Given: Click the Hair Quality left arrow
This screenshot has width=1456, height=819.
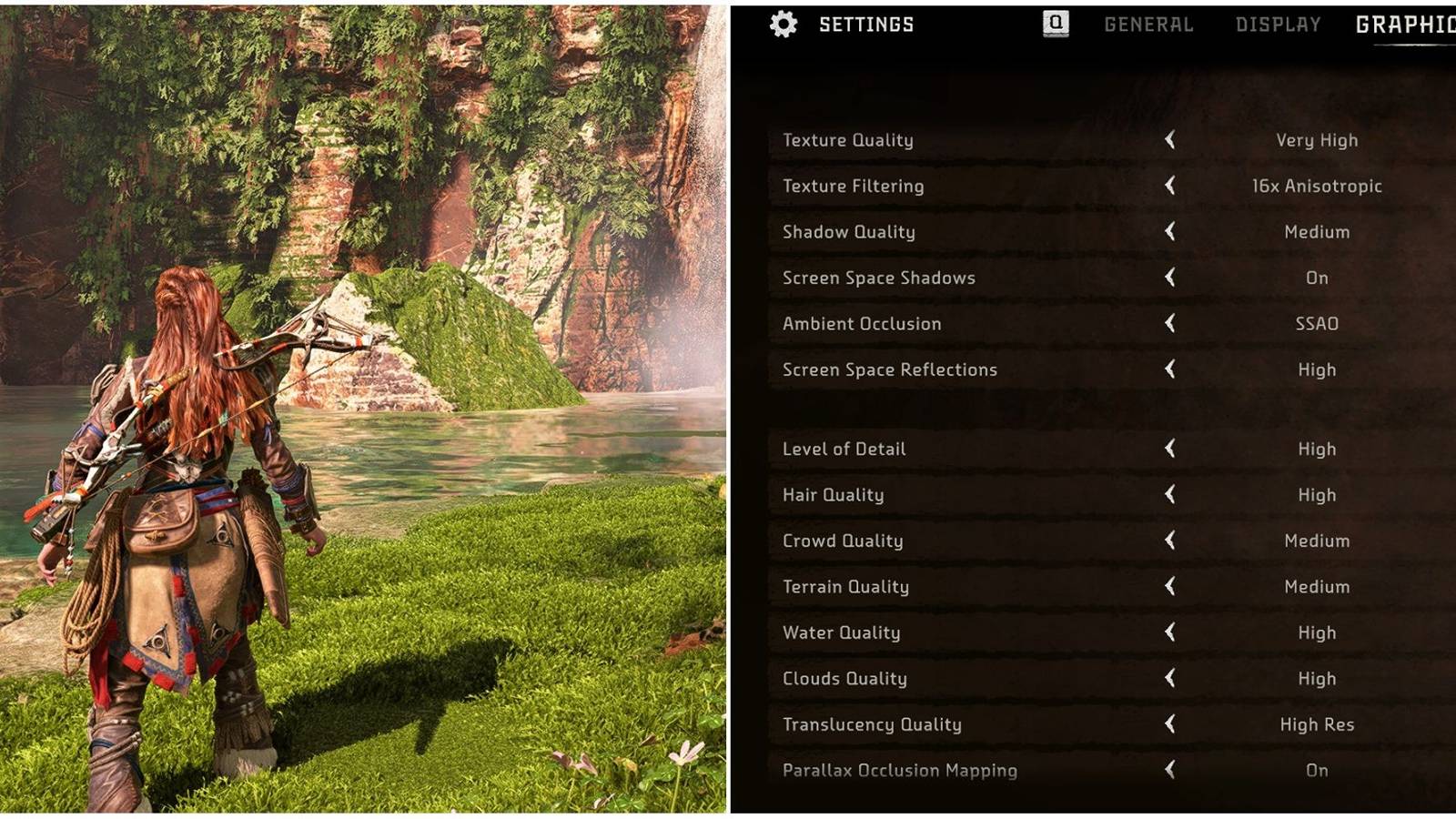Looking at the screenshot, I should tap(1172, 495).
